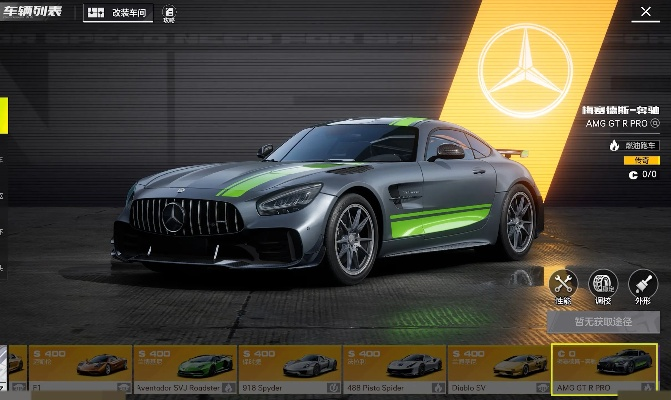Screen dimensions: 671x400
Task: Open the 外形 appearance paint button
Action: pyautogui.click(x=641, y=284)
